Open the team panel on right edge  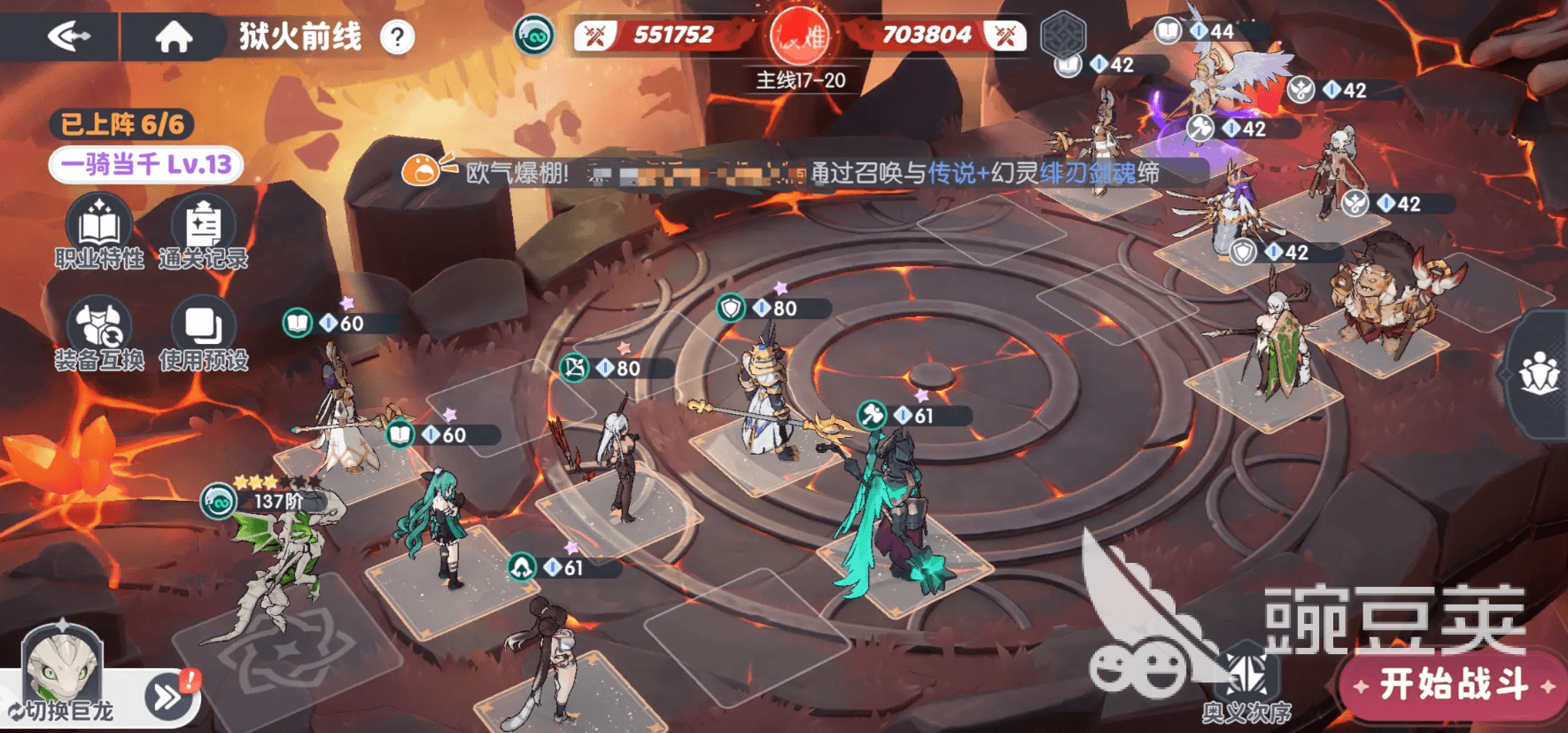[x=1540, y=375]
